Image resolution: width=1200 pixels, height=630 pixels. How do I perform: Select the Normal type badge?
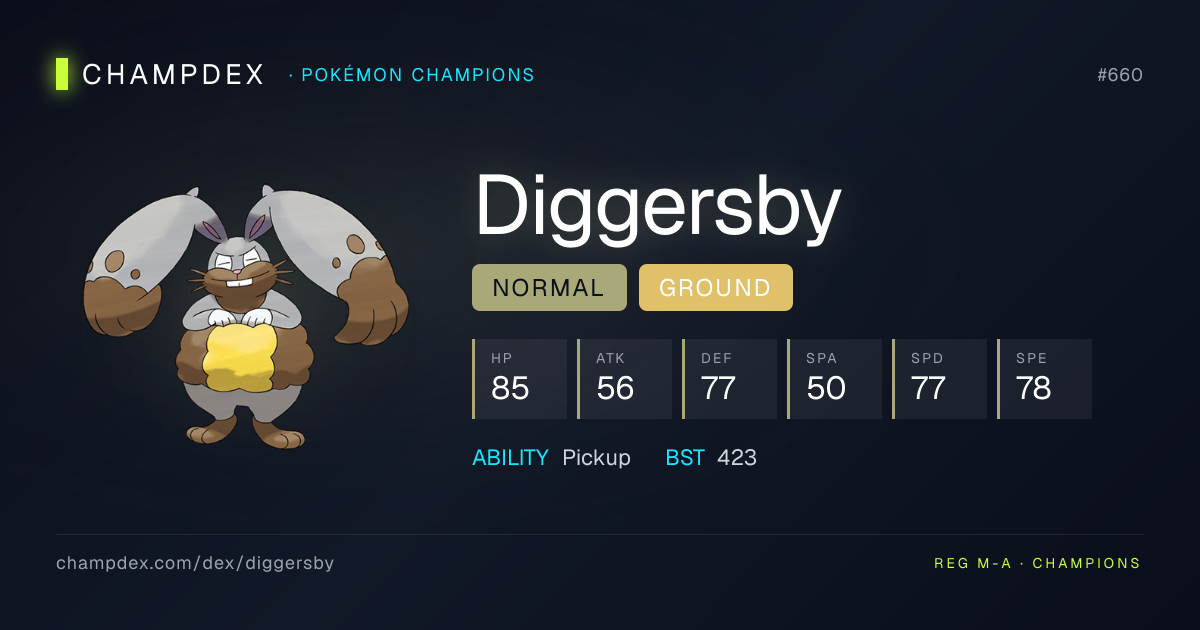tap(549, 288)
